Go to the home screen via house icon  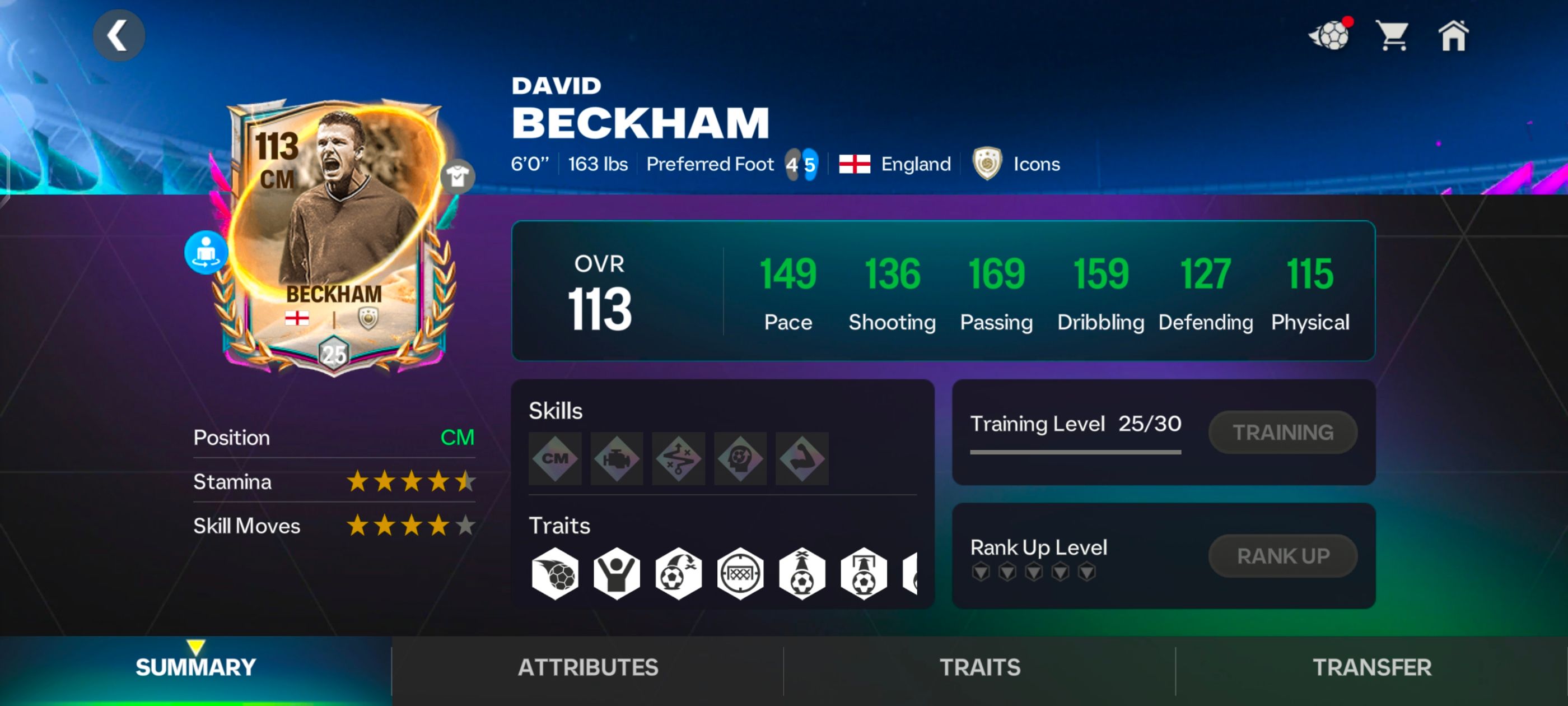(x=1457, y=36)
